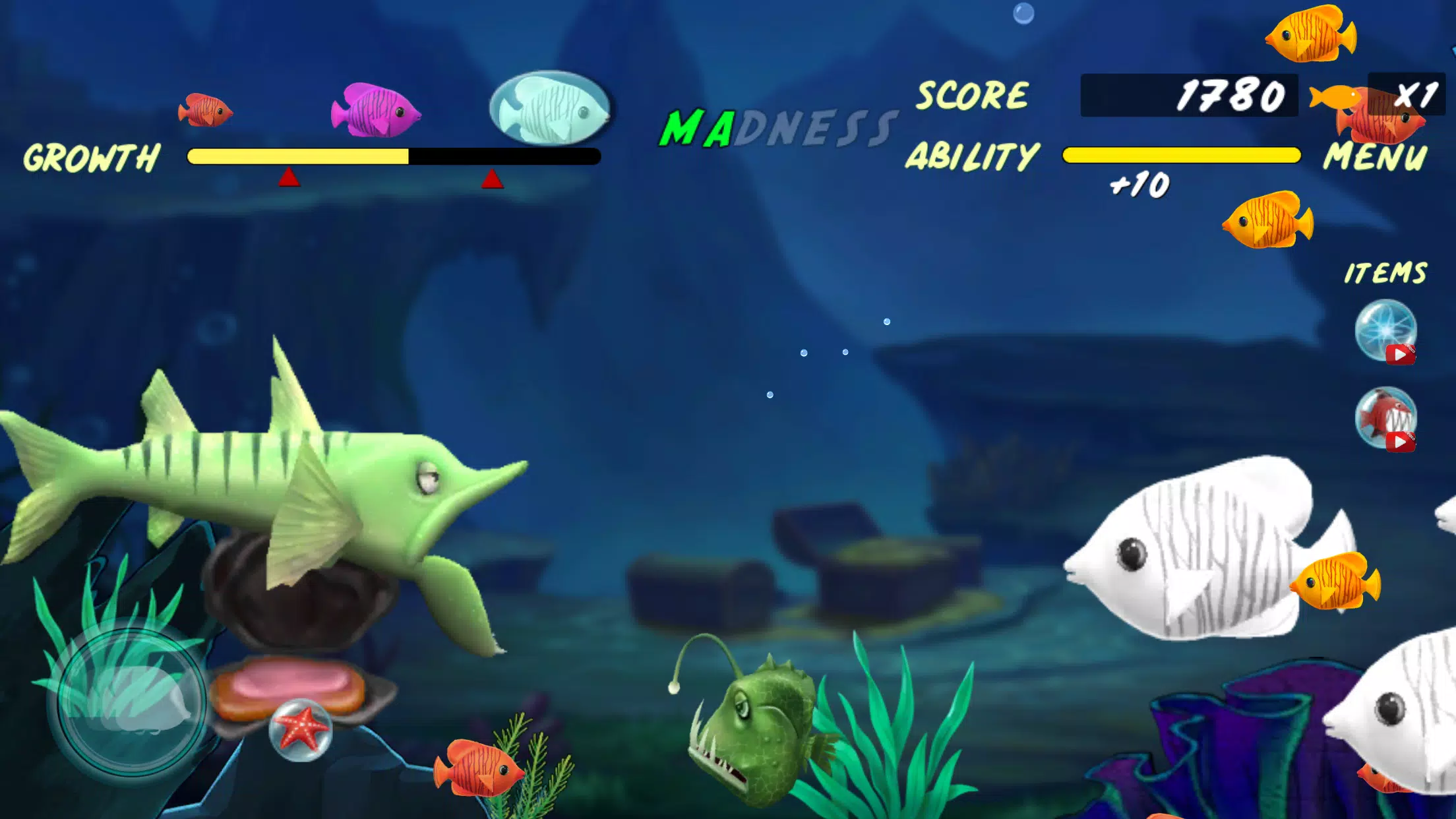The width and height of the screenshot is (1456, 819).
Task: Click the left red triangle under the GROWTH bar
Action: click(288, 177)
